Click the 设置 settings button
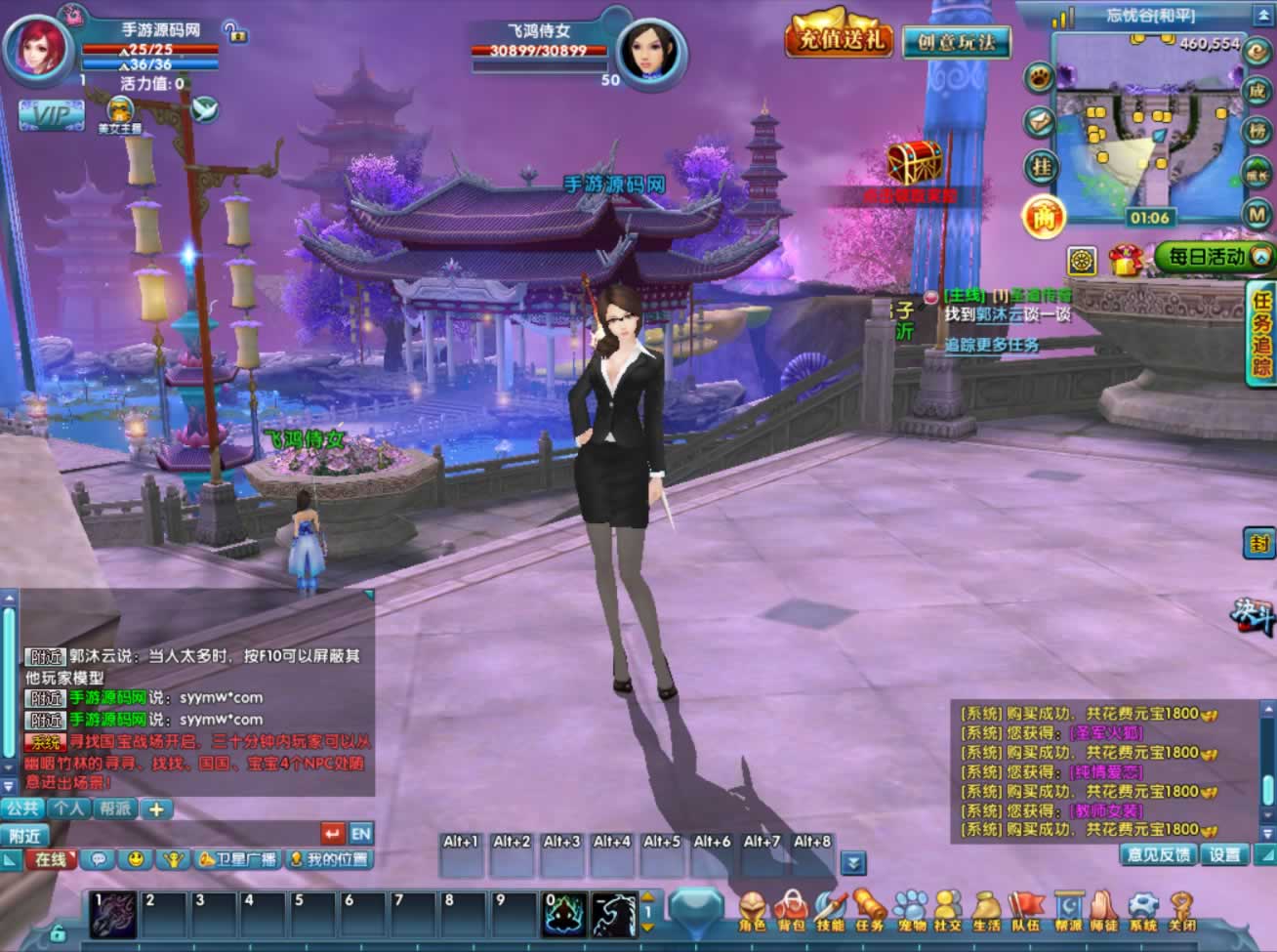1277x952 pixels. 1224,854
